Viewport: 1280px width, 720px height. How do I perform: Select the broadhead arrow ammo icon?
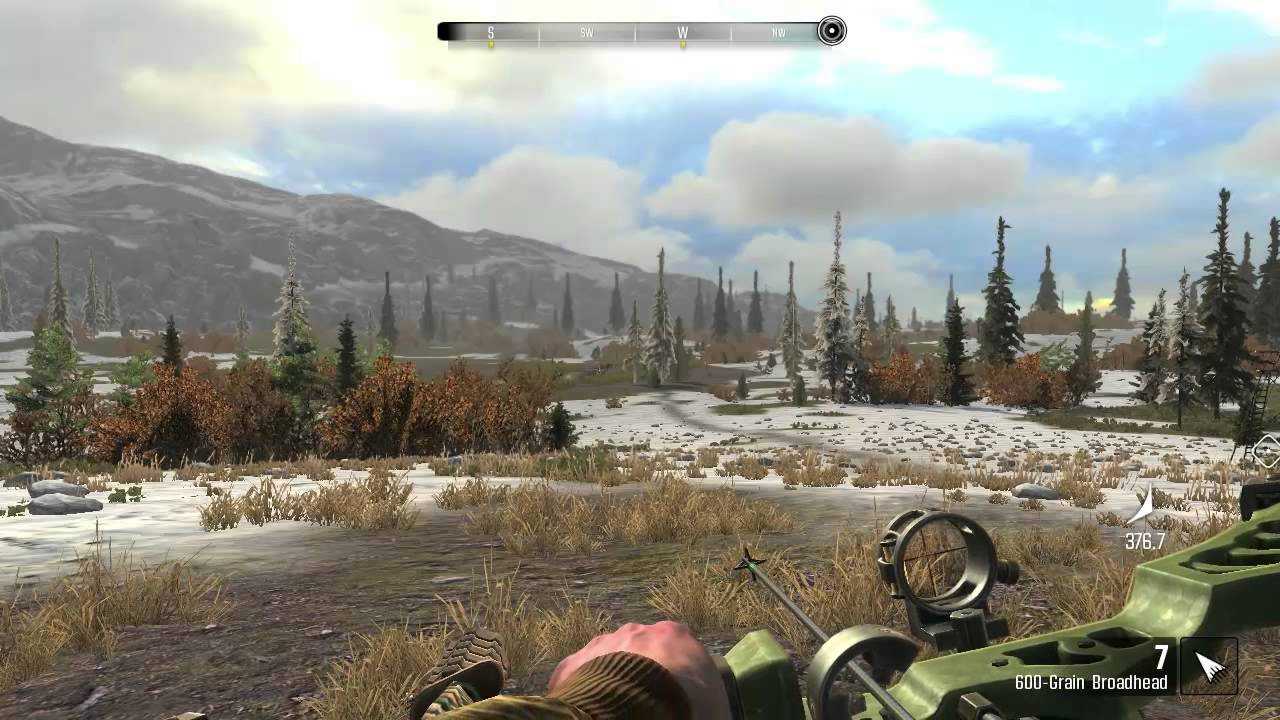pyautogui.click(x=1209, y=666)
